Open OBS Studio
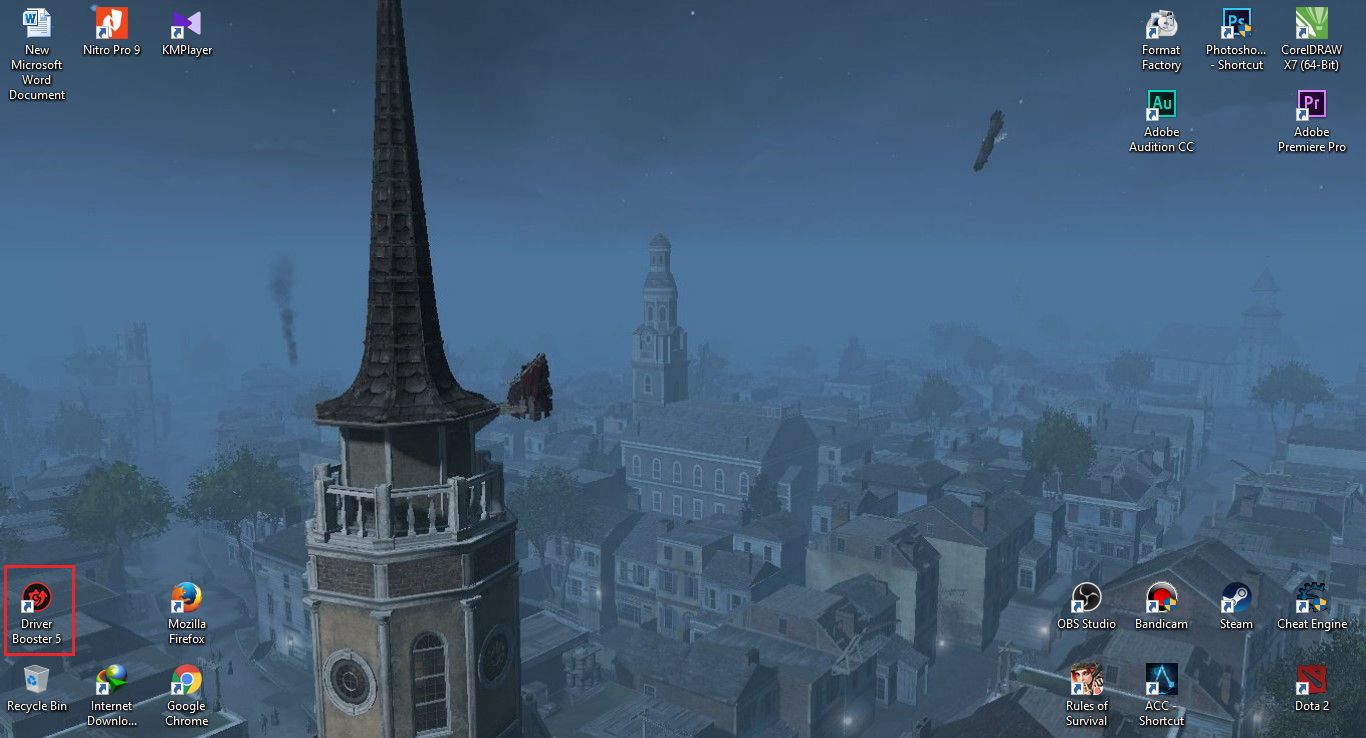The image size is (1366, 738). 1086,596
